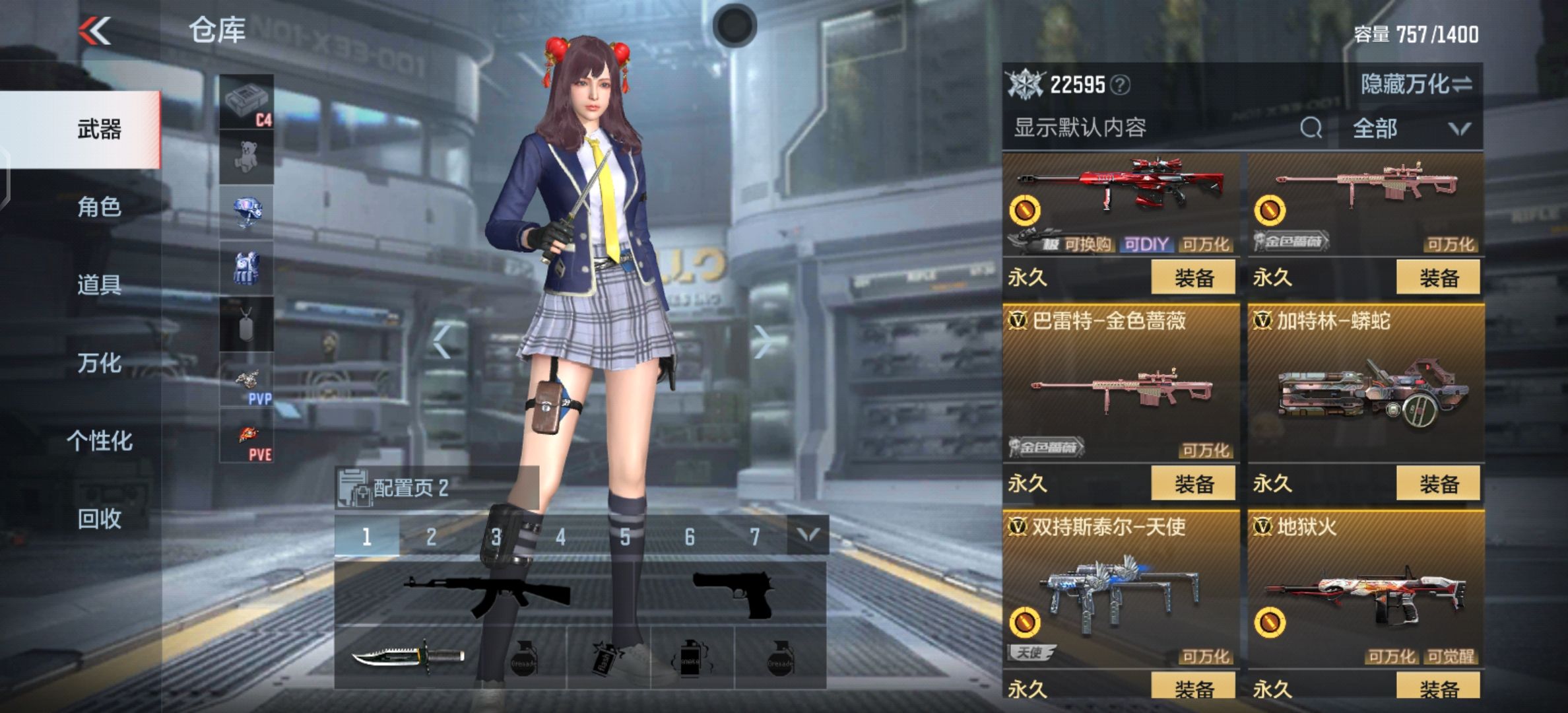Equip the 加特林-蟒蛇 gatling gun

pyautogui.click(x=1438, y=483)
